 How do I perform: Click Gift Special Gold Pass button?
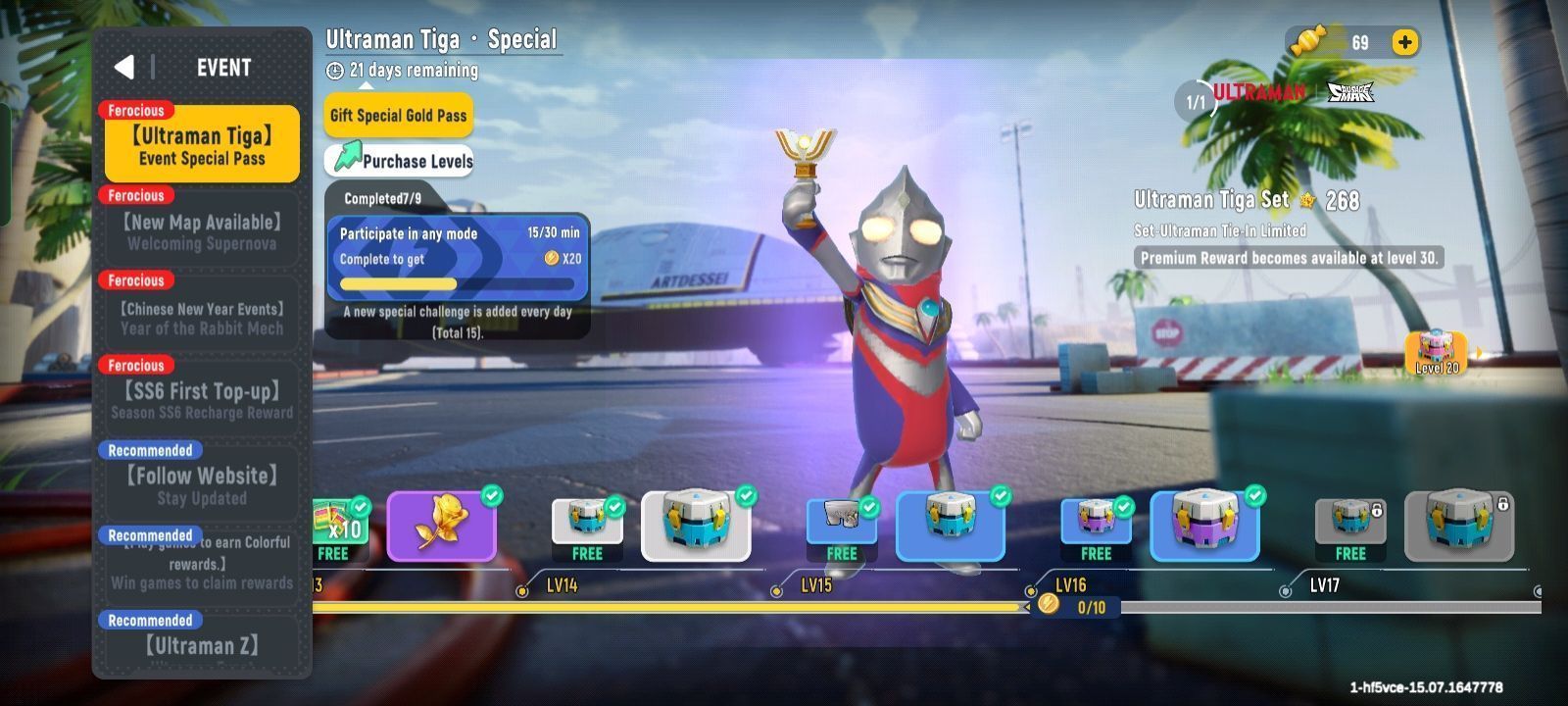(398, 116)
